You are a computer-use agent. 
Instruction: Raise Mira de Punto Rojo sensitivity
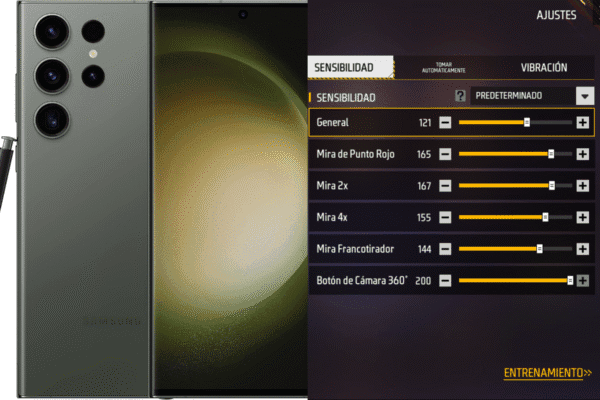[582, 155]
